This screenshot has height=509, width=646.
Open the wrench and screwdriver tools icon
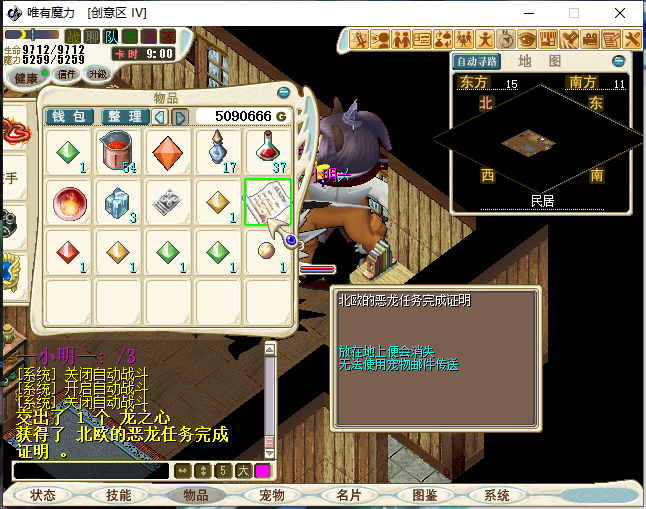[632, 39]
